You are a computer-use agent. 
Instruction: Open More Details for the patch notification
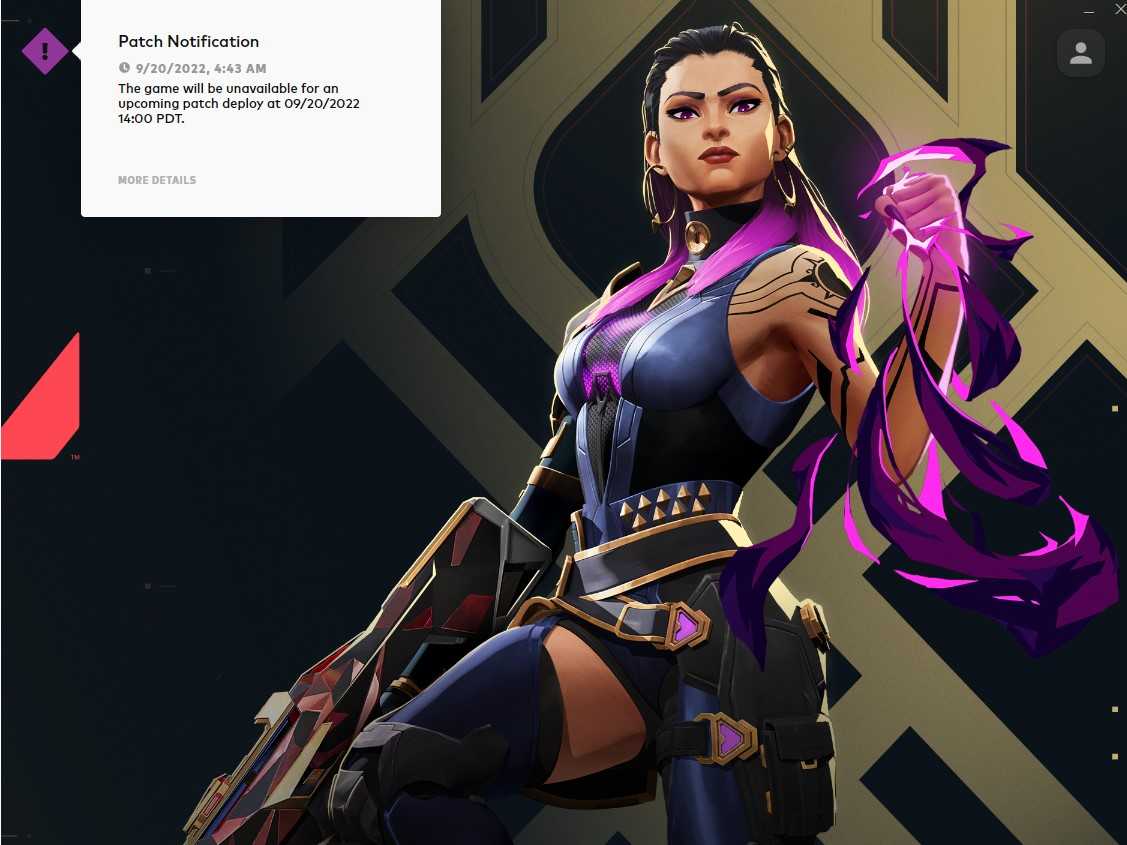coord(157,180)
